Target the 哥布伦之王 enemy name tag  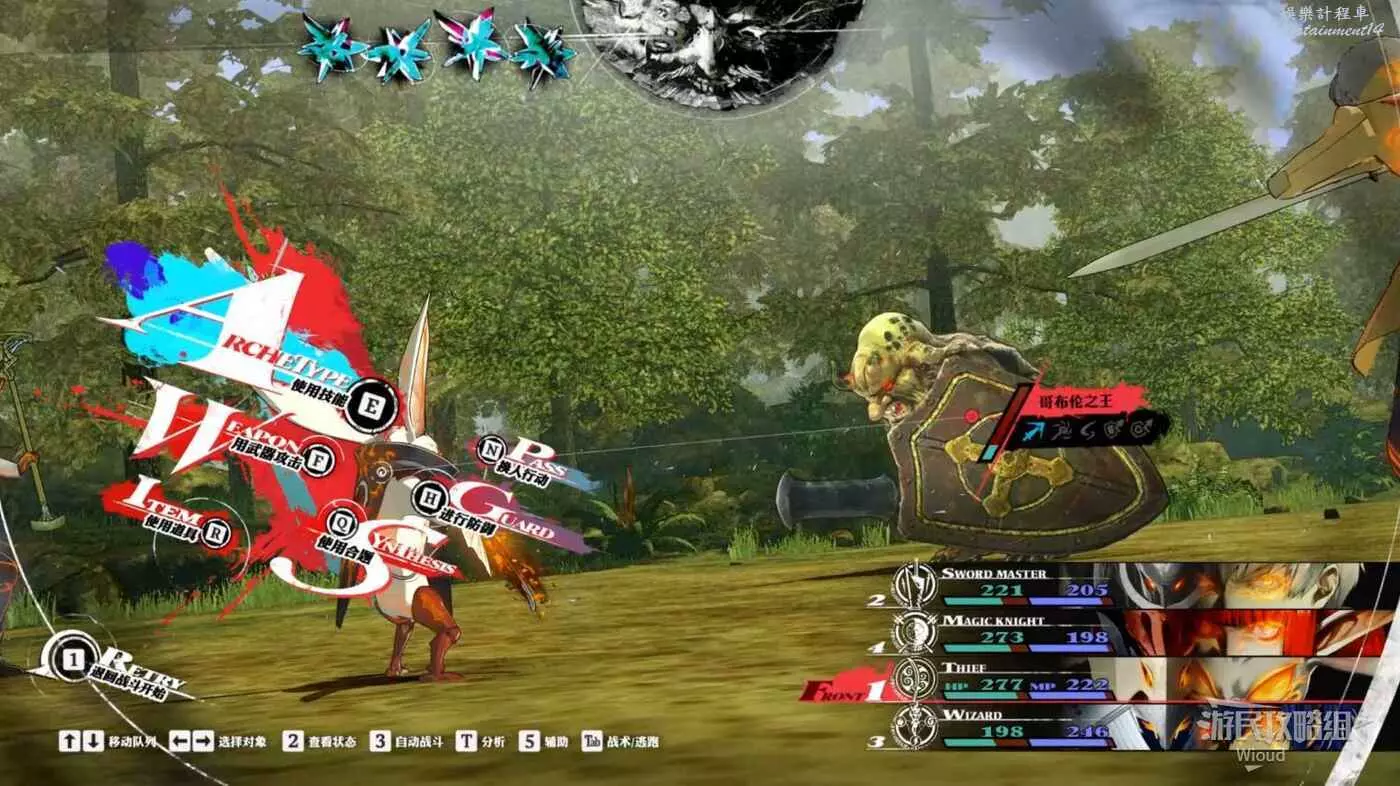[1087, 399]
